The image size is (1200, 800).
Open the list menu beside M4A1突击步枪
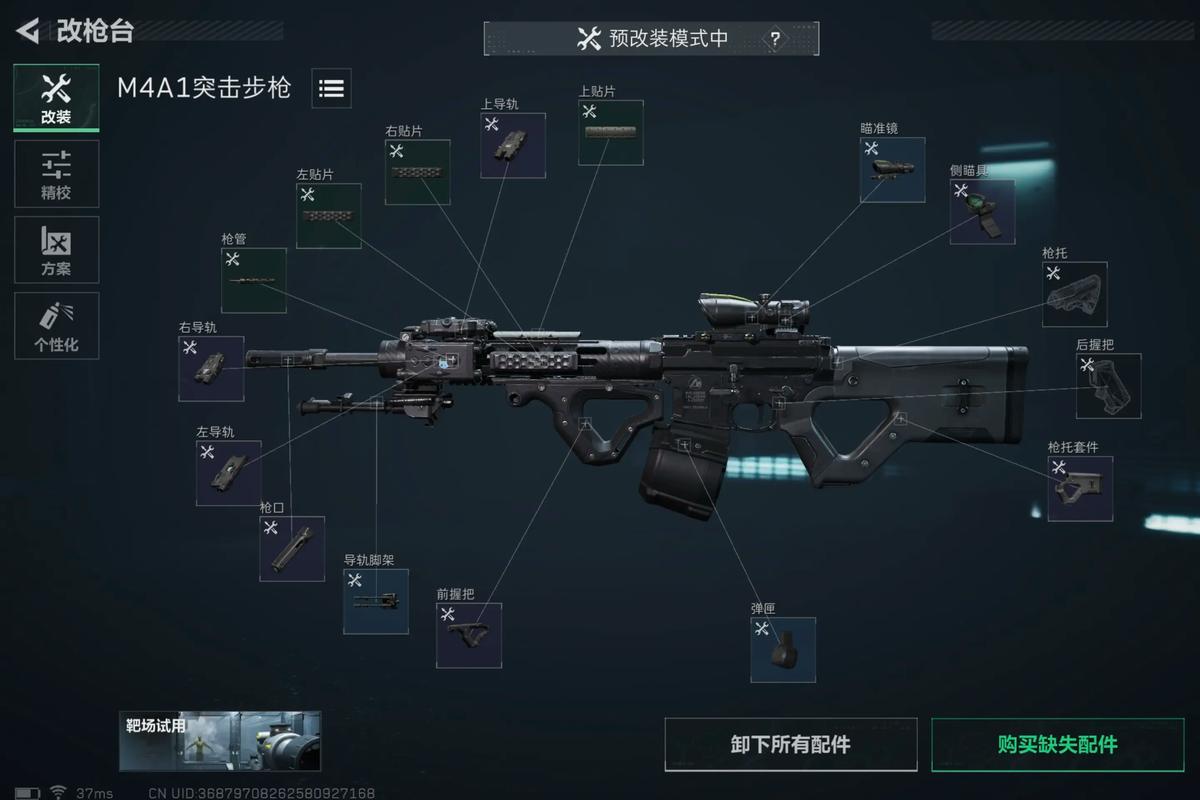(x=331, y=88)
